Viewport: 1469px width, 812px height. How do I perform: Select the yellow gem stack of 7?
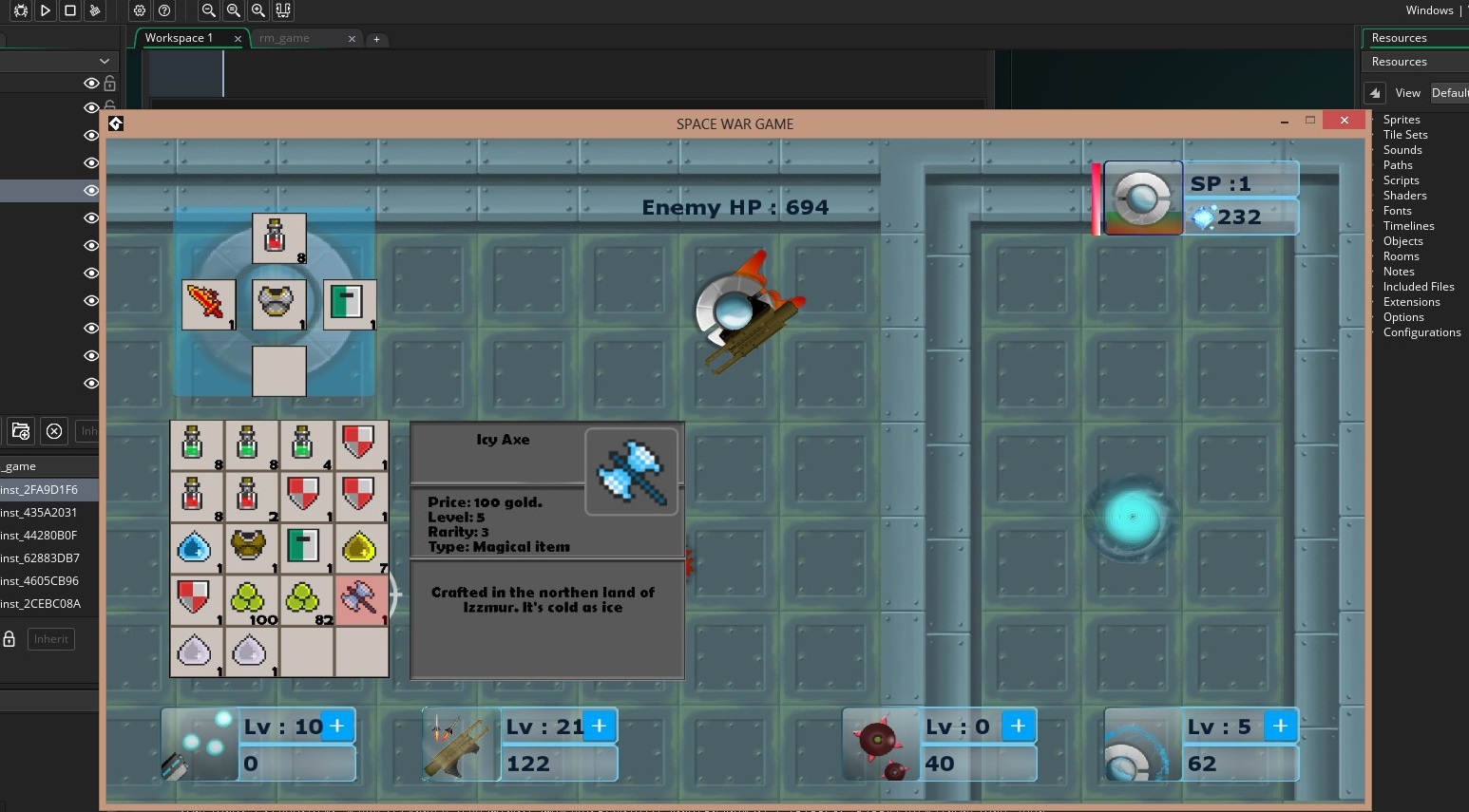click(361, 549)
